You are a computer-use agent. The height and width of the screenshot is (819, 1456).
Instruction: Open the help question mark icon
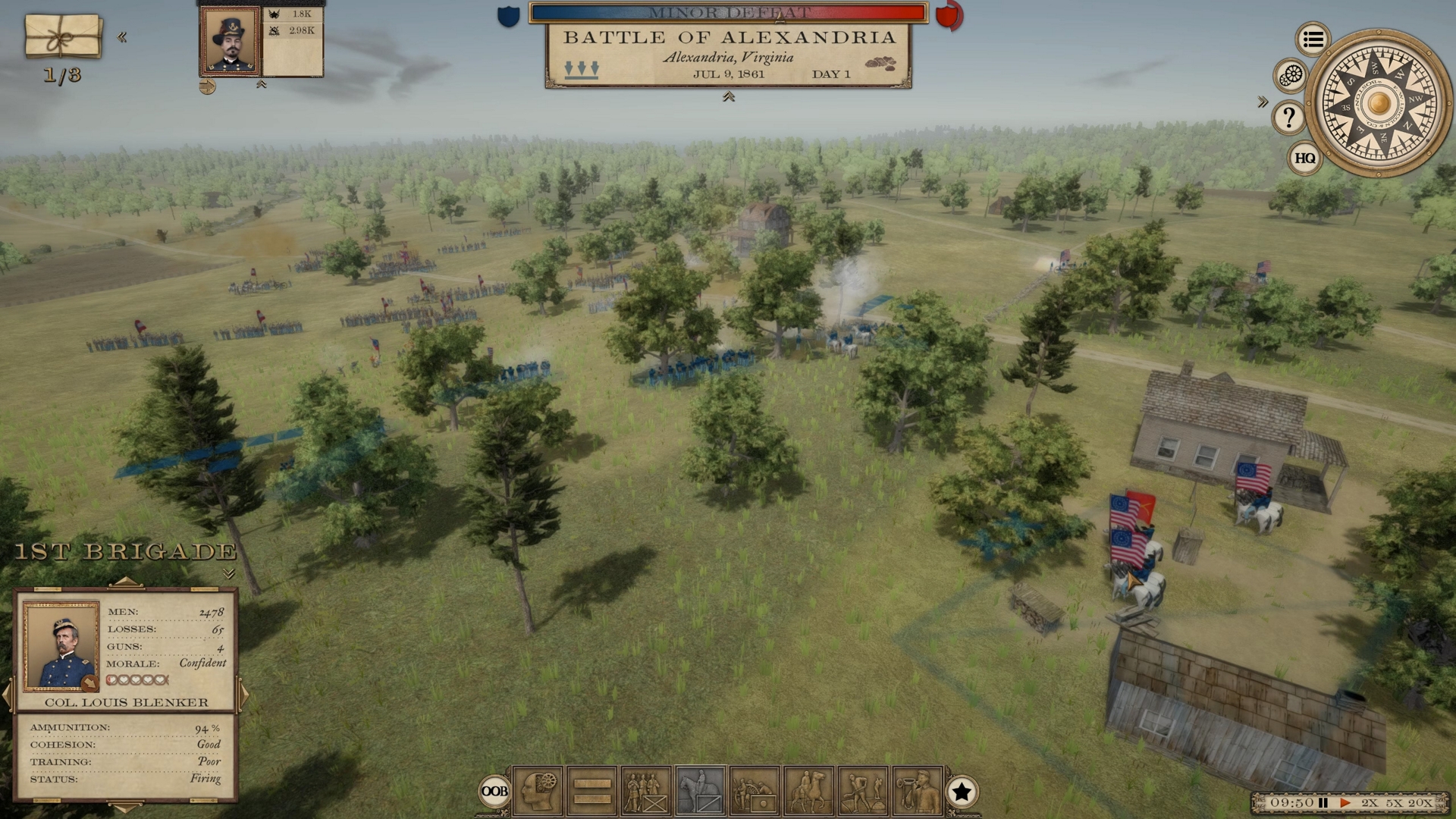(1288, 115)
